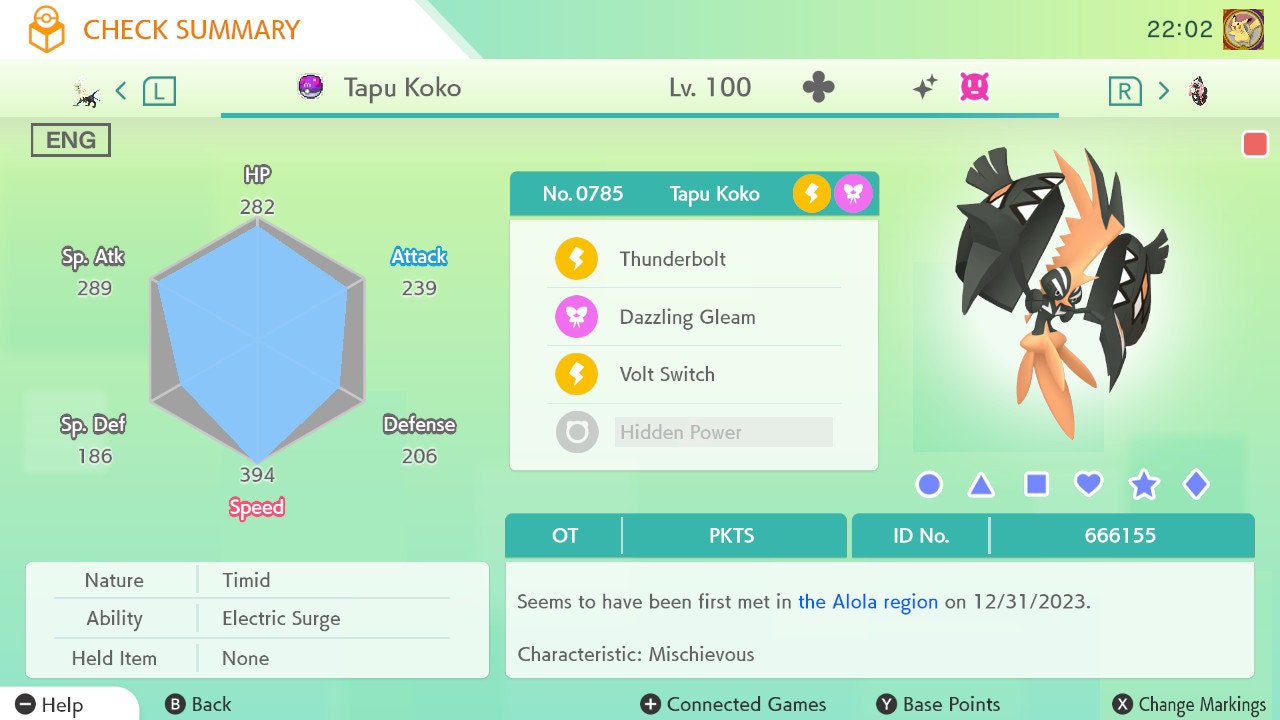
Task: Show Connected Games
Action: [x=734, y=704]
